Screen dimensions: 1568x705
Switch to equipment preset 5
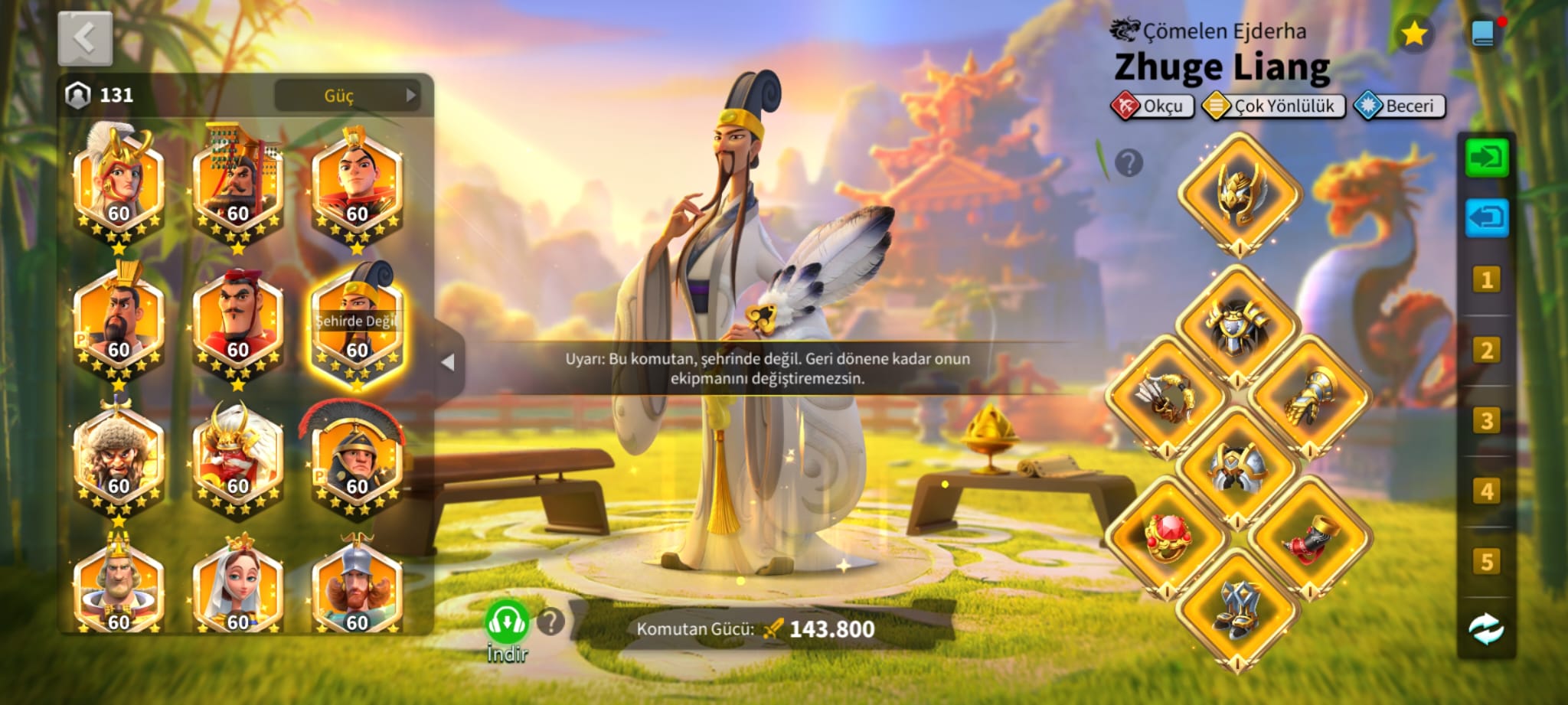1486,562
